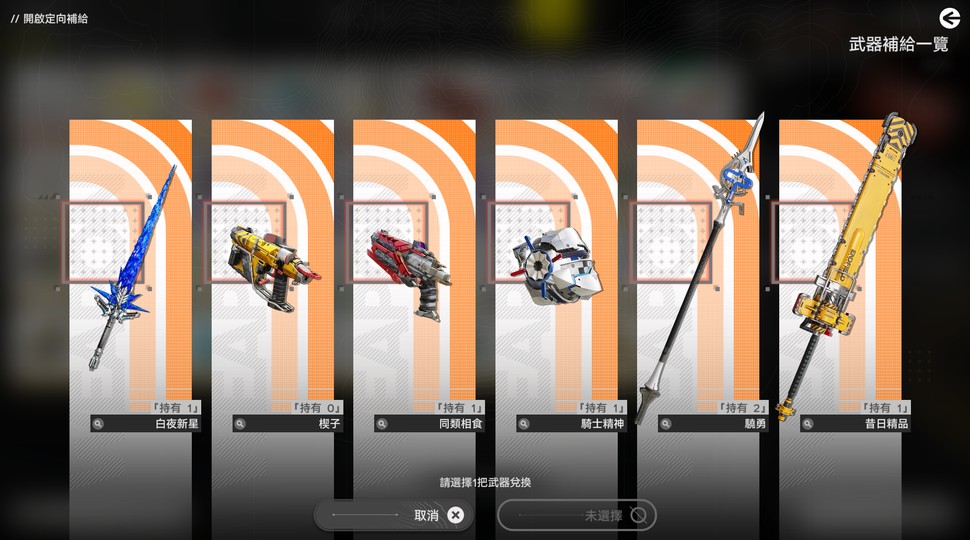Click the 未選擇 confirm button

[x=577, y=515]
